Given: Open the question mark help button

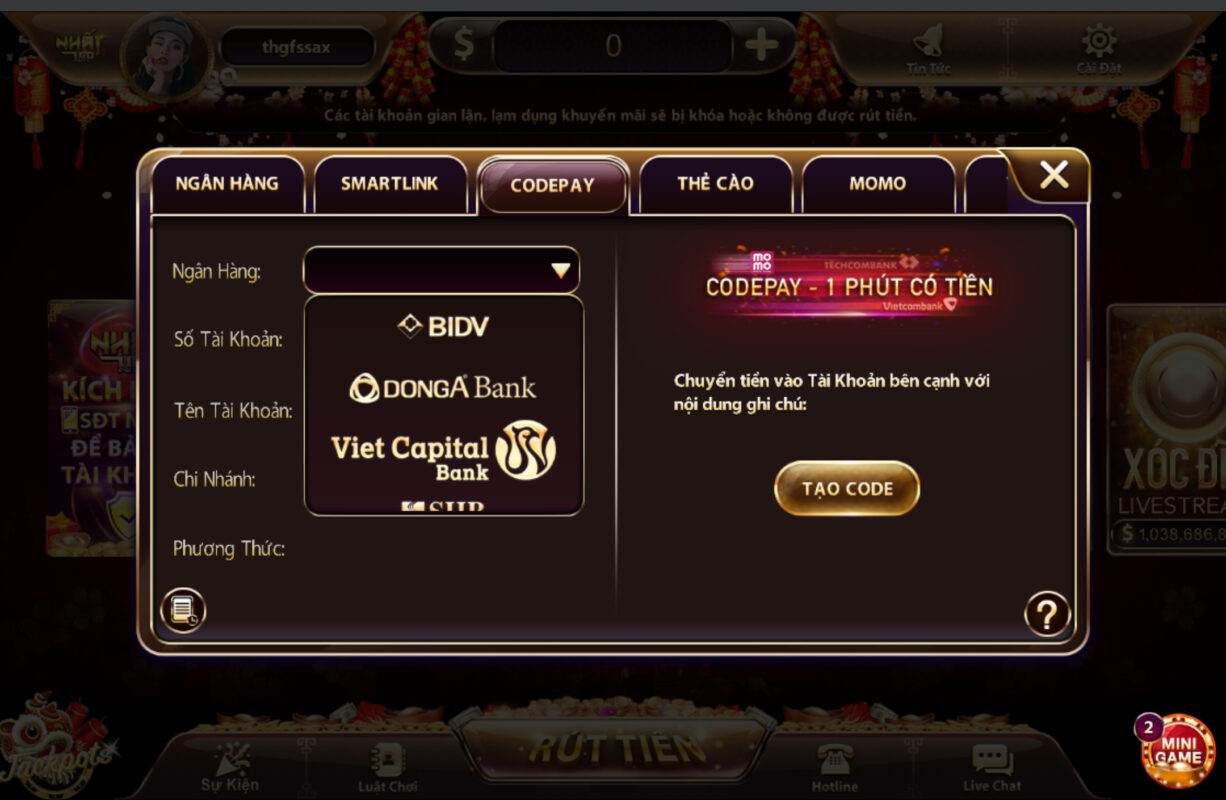Looking at the screenshot, I should click(1047, 614).
